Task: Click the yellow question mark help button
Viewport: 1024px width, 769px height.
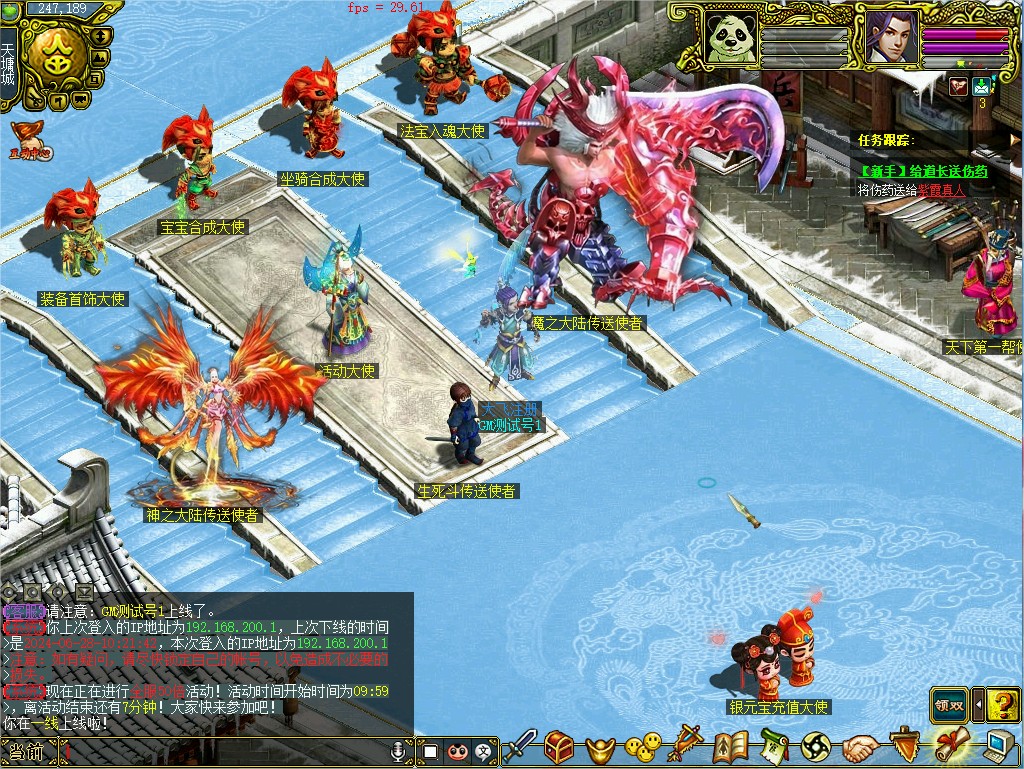Action: (x=1003, y=705)
